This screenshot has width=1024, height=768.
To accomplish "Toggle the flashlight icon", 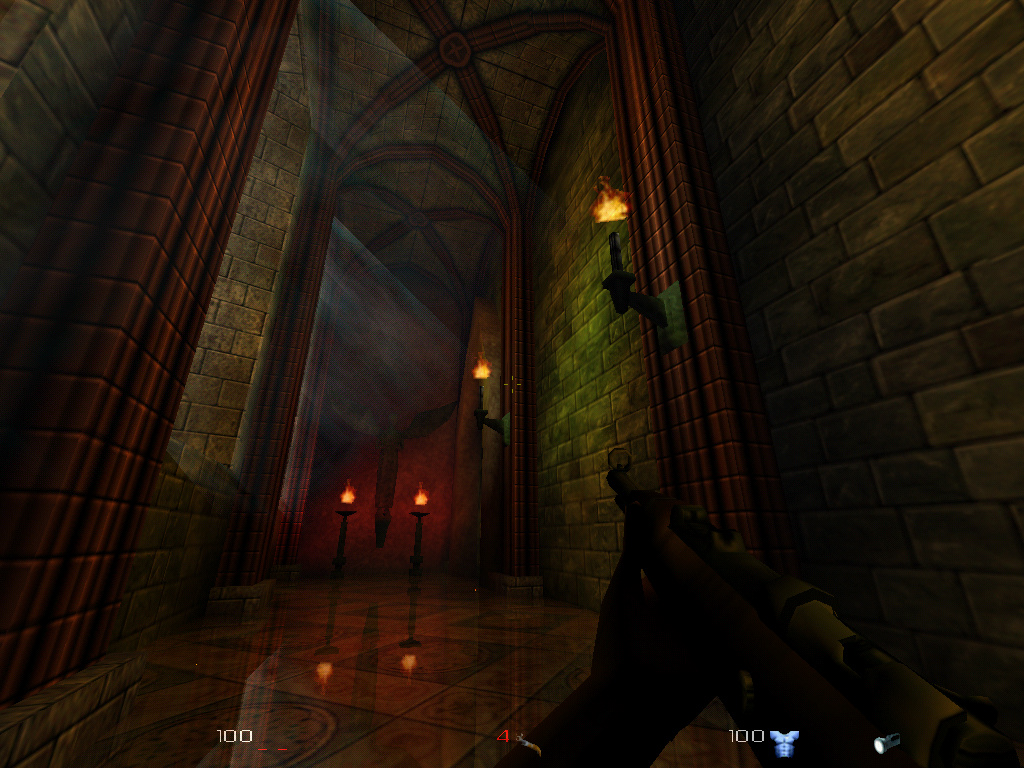I will click(x=886, y=742).
